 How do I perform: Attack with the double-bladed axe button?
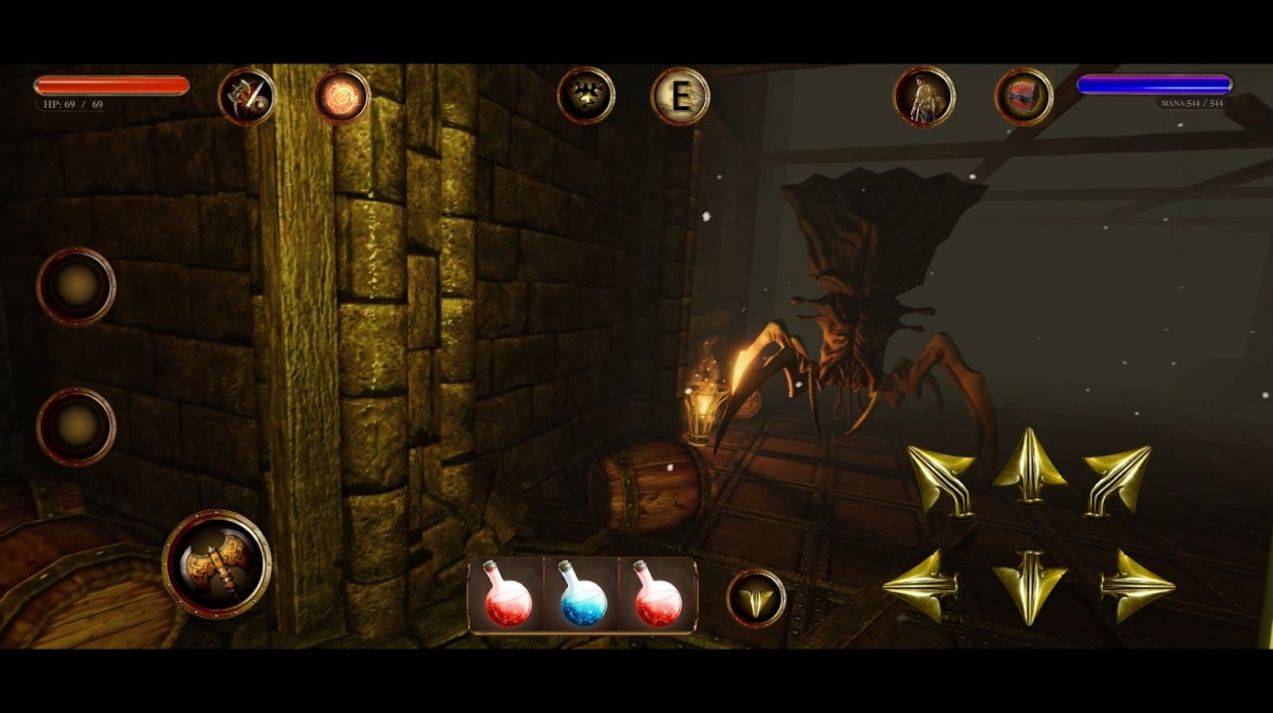click(x=217, y=564)
